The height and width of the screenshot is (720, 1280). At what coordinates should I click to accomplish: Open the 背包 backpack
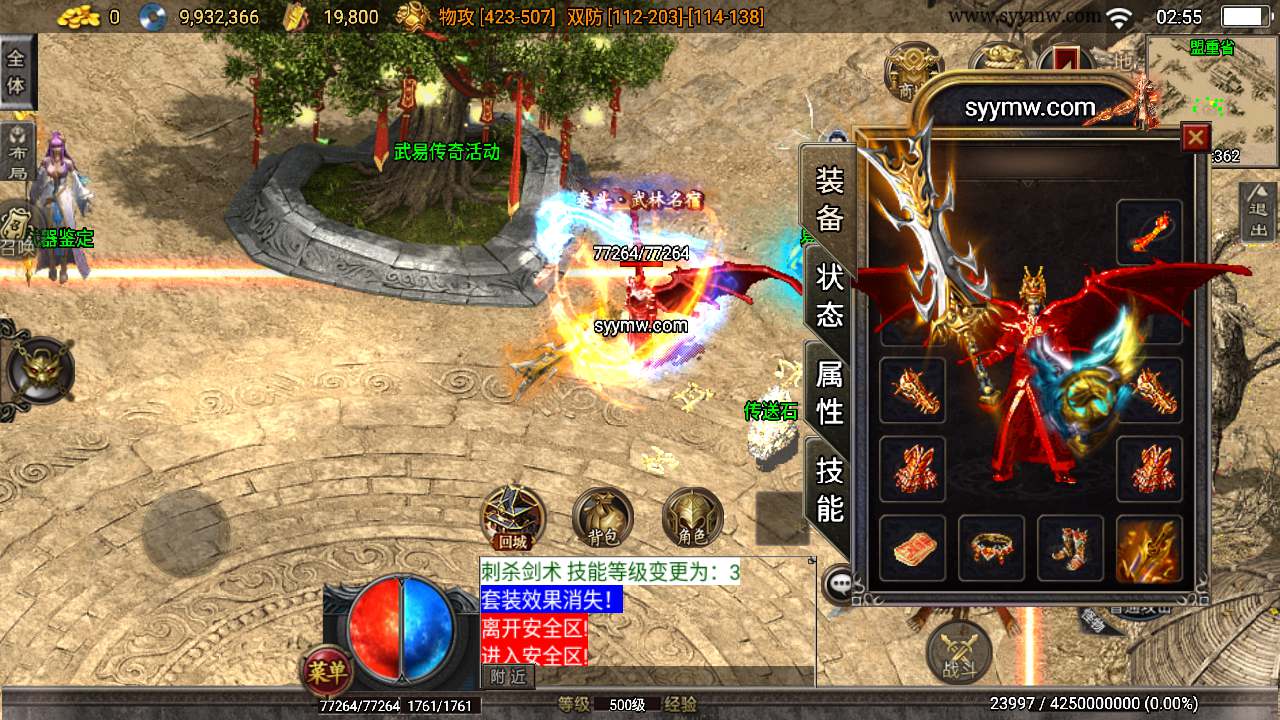[603, 518]
